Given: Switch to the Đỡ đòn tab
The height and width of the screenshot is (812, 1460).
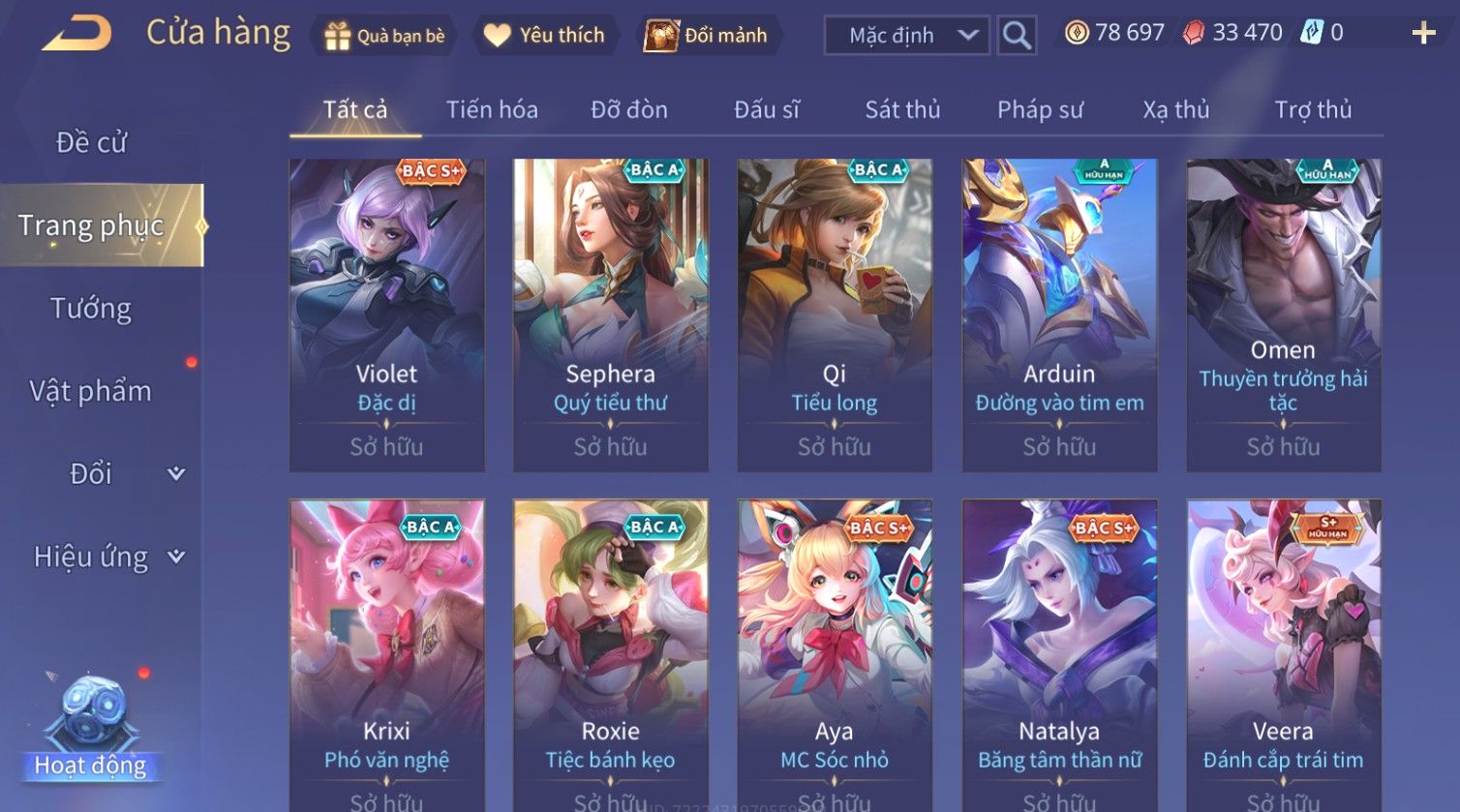Looking at the screenshot, I should [x=629, y=110].
